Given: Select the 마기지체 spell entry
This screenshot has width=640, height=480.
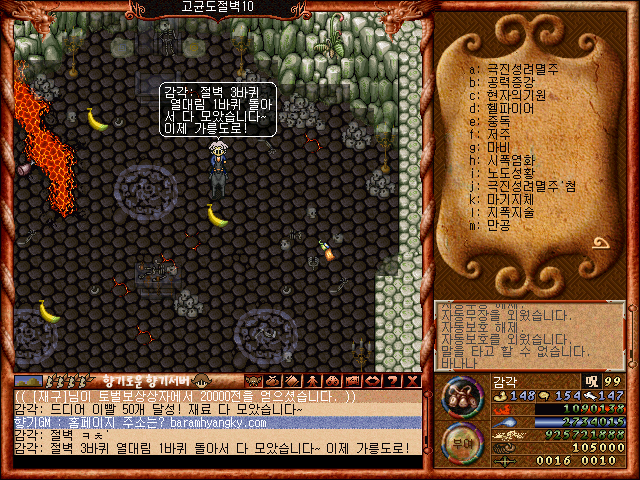Looking at the screenshot, I should (512, 200).
